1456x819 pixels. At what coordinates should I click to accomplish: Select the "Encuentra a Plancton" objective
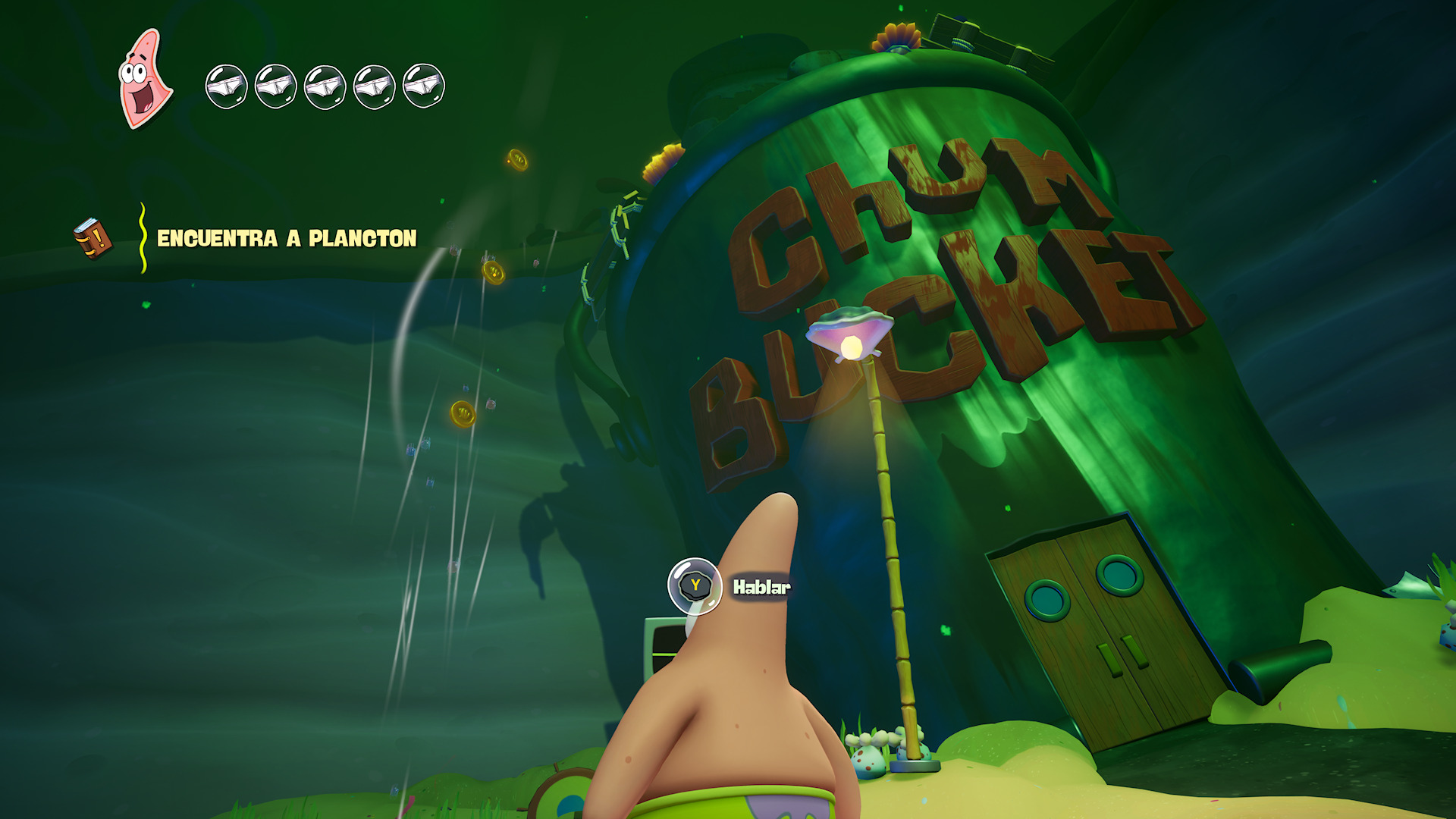(287, 239)
